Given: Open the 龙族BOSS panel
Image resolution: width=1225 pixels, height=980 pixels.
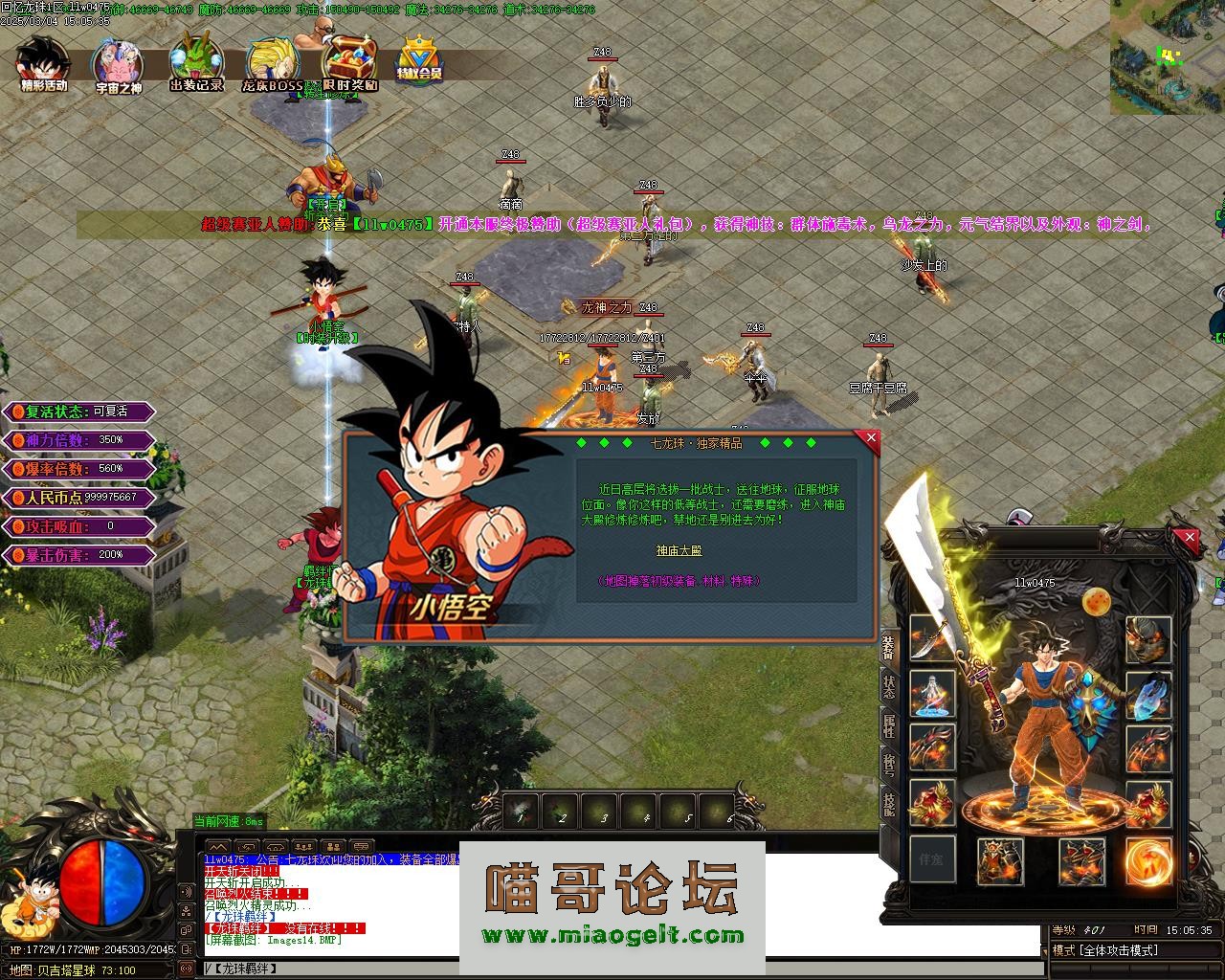Looking at the screenshot, I should click(273, 65).
